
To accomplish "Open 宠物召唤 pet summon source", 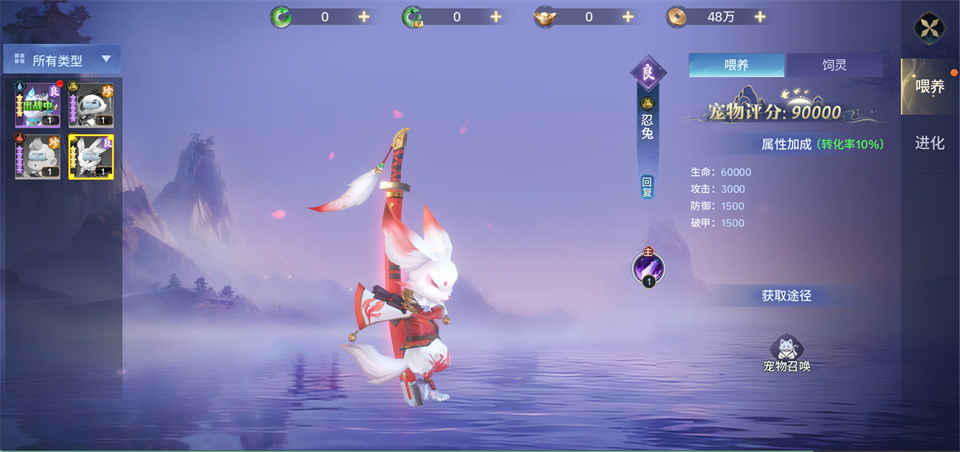I will click(x=786, y=353).
